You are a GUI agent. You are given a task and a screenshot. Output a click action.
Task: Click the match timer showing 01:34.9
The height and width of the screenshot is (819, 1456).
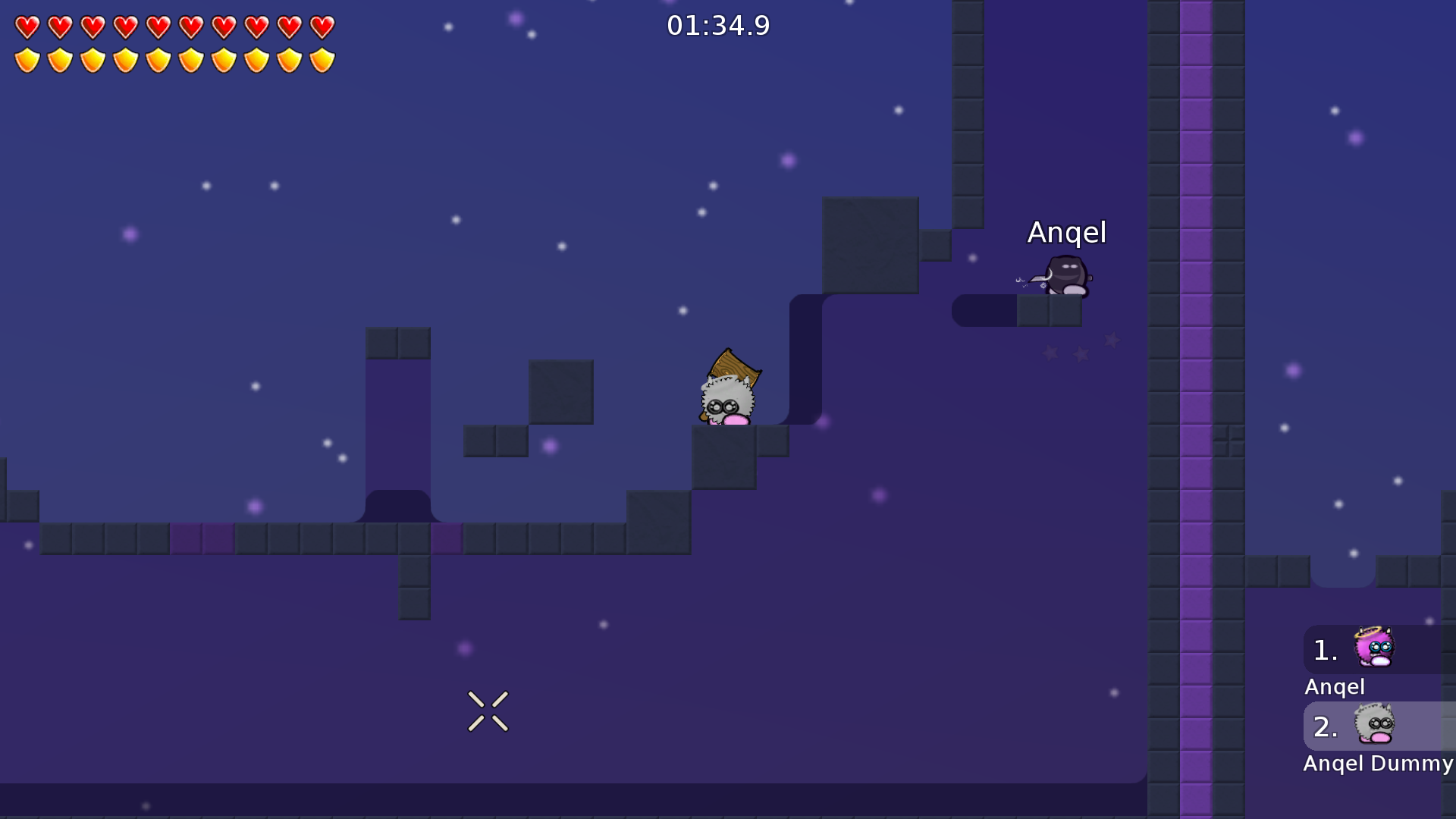tap(719, 24)
